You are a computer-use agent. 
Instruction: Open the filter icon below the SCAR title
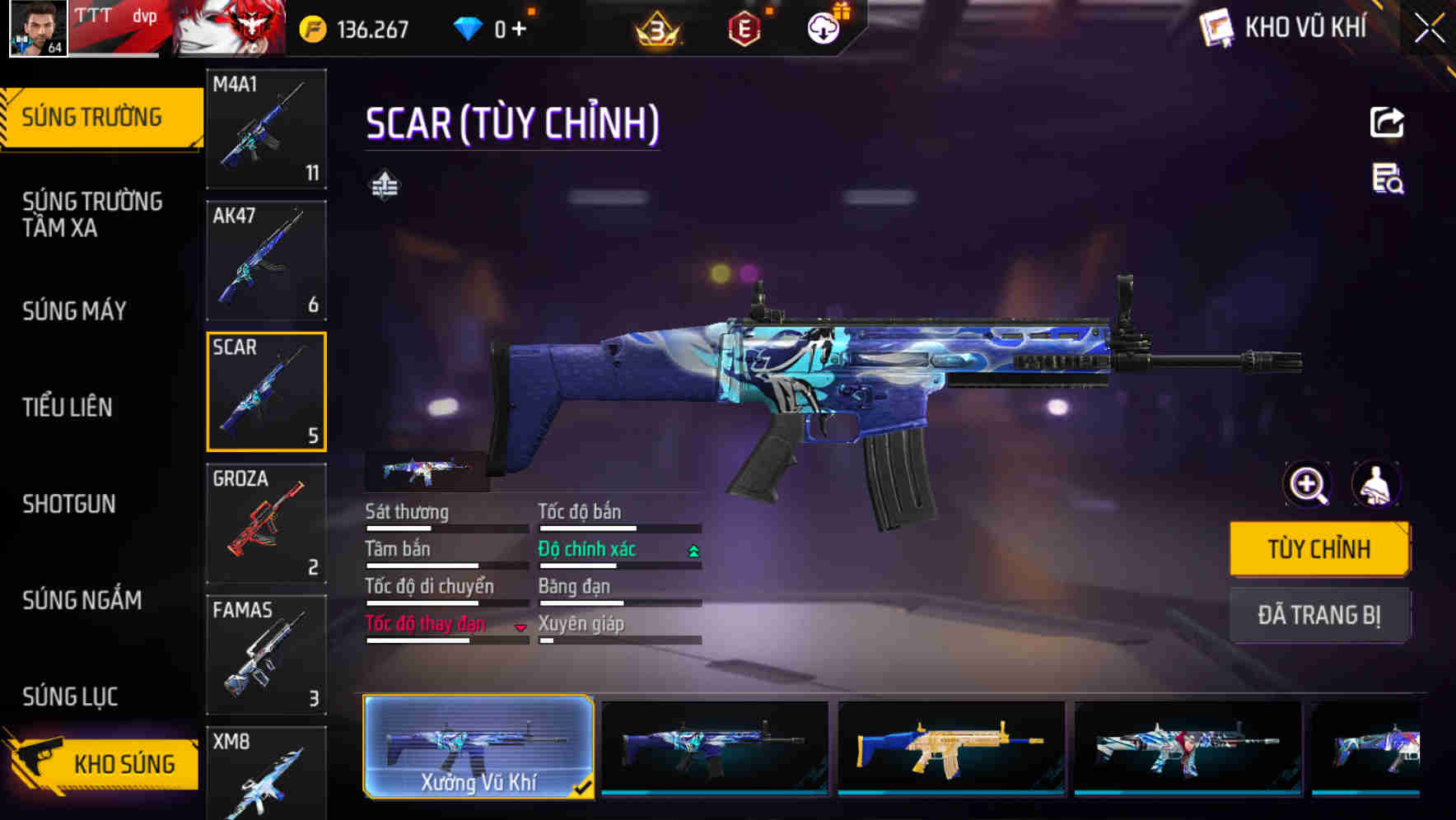tap(383, 186)
